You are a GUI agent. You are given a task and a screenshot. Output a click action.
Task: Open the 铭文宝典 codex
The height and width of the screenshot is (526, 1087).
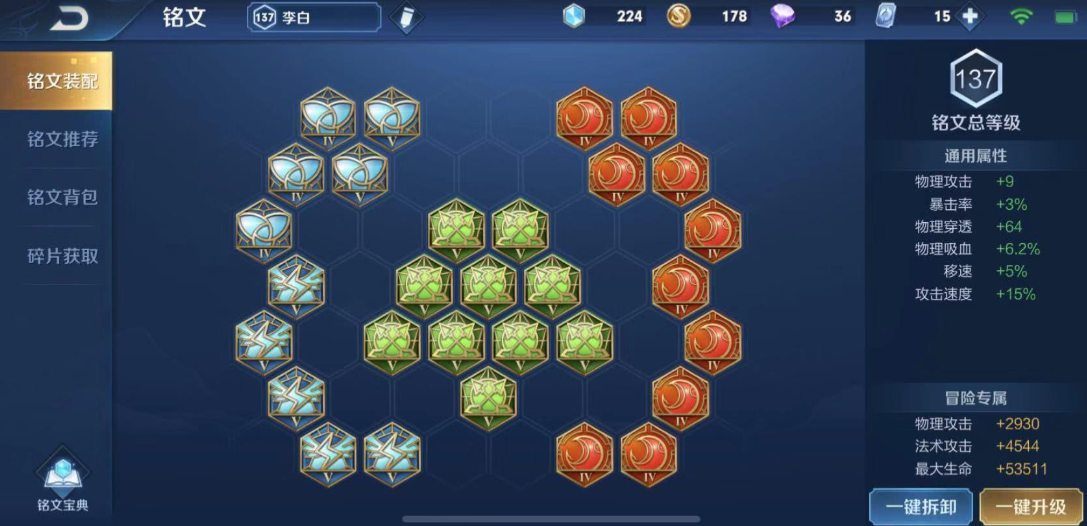tap(62, 485)
